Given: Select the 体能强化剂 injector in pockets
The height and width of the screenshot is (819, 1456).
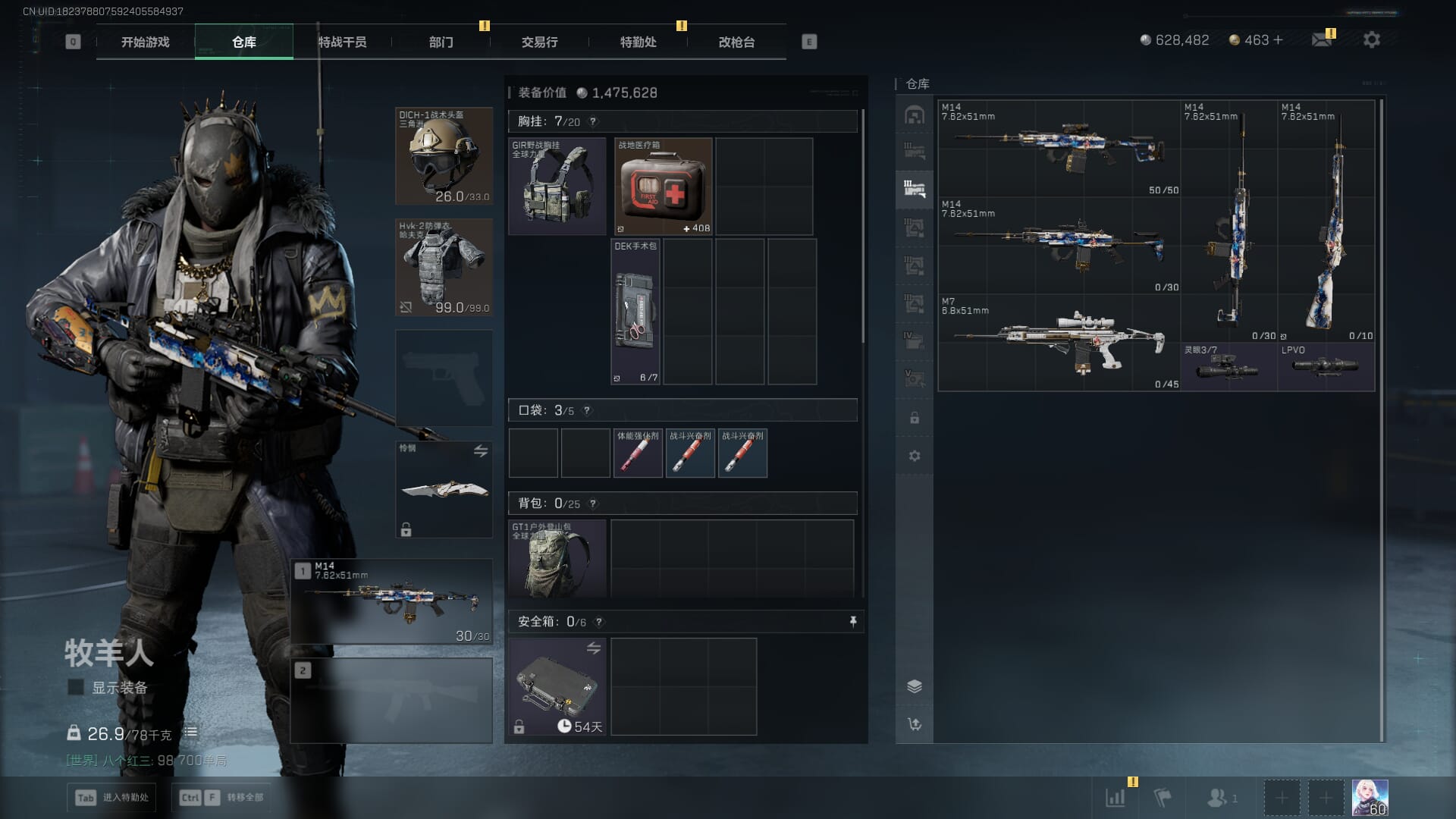Looking at the screenshot, I should point(638,453).
